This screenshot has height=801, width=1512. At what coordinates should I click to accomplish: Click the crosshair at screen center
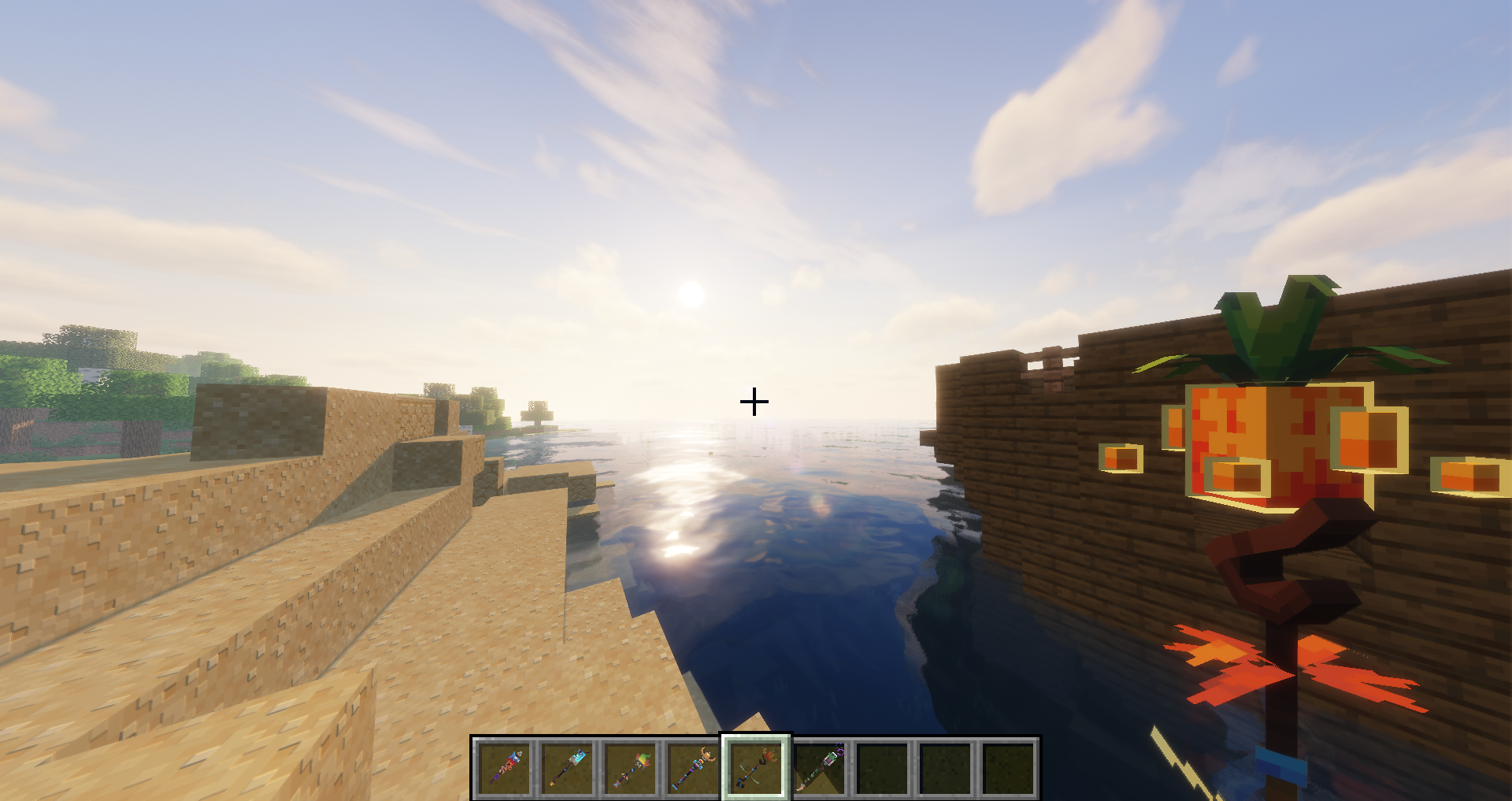755,402
